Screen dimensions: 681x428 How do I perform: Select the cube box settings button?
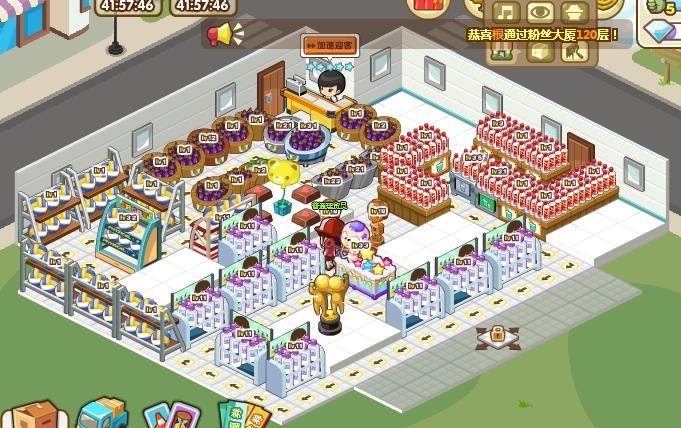(541, 51)
